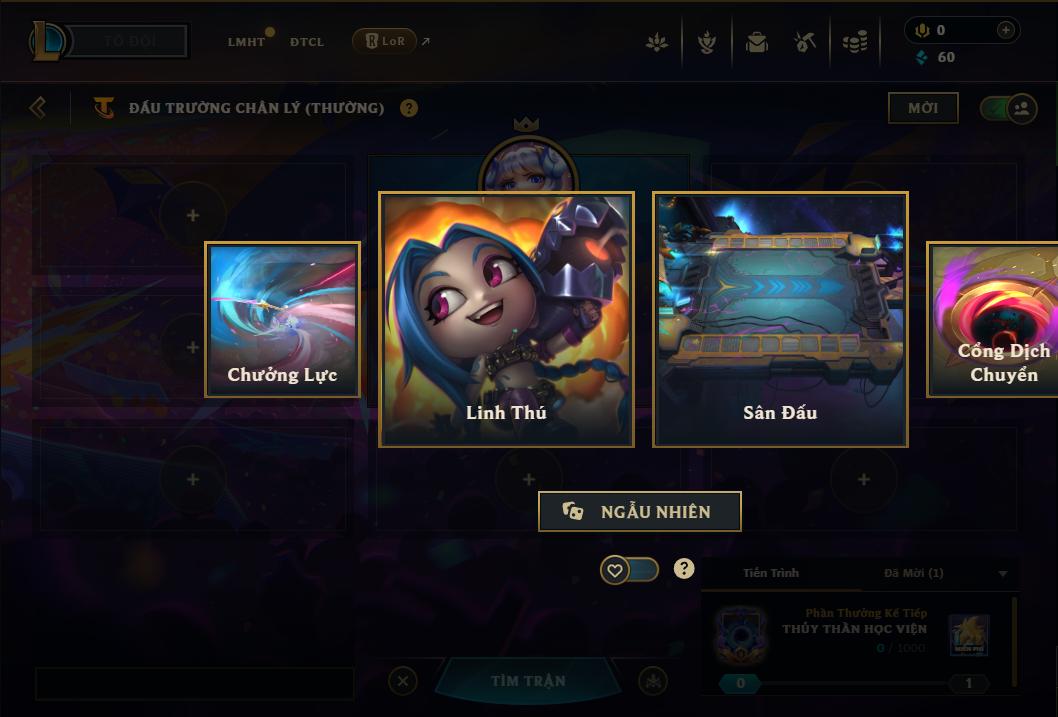Click the Ngẫu Nhiên randomize button
This screenshot has height=717, width=1058.
640,511
